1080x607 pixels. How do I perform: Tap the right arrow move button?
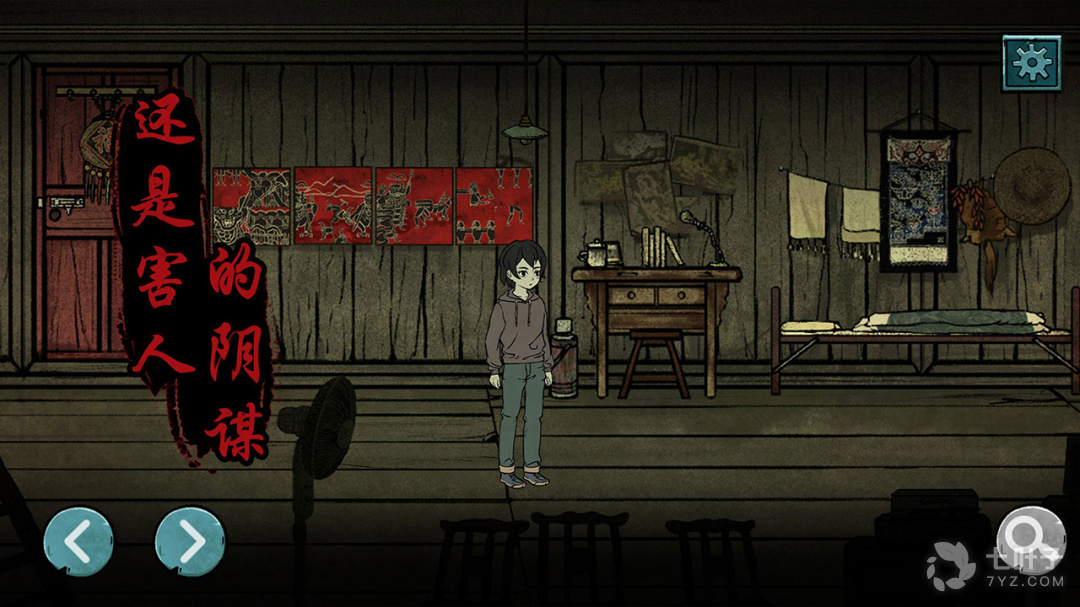pyautogui.click(x=190, y=542)
